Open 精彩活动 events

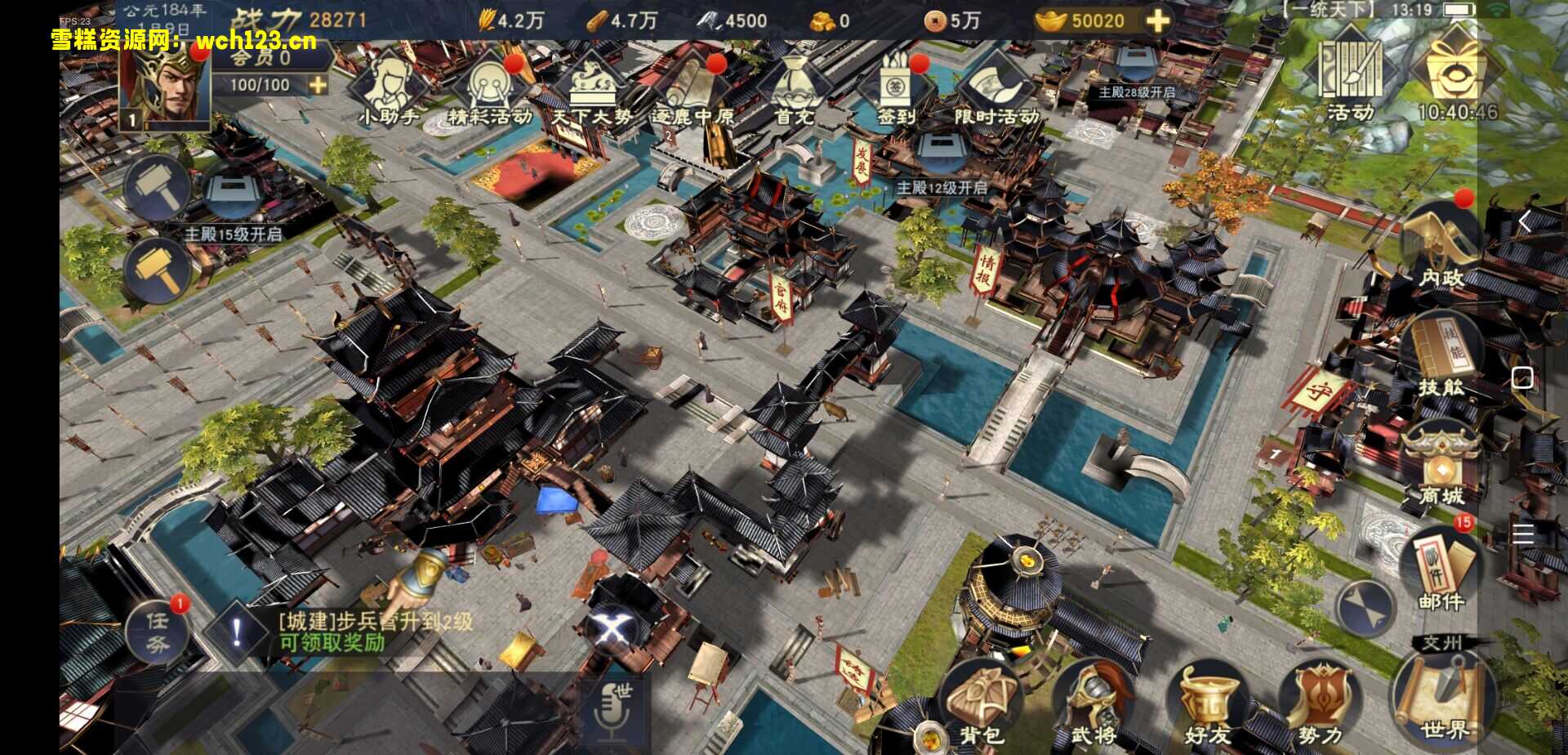[x=490, y=87]
